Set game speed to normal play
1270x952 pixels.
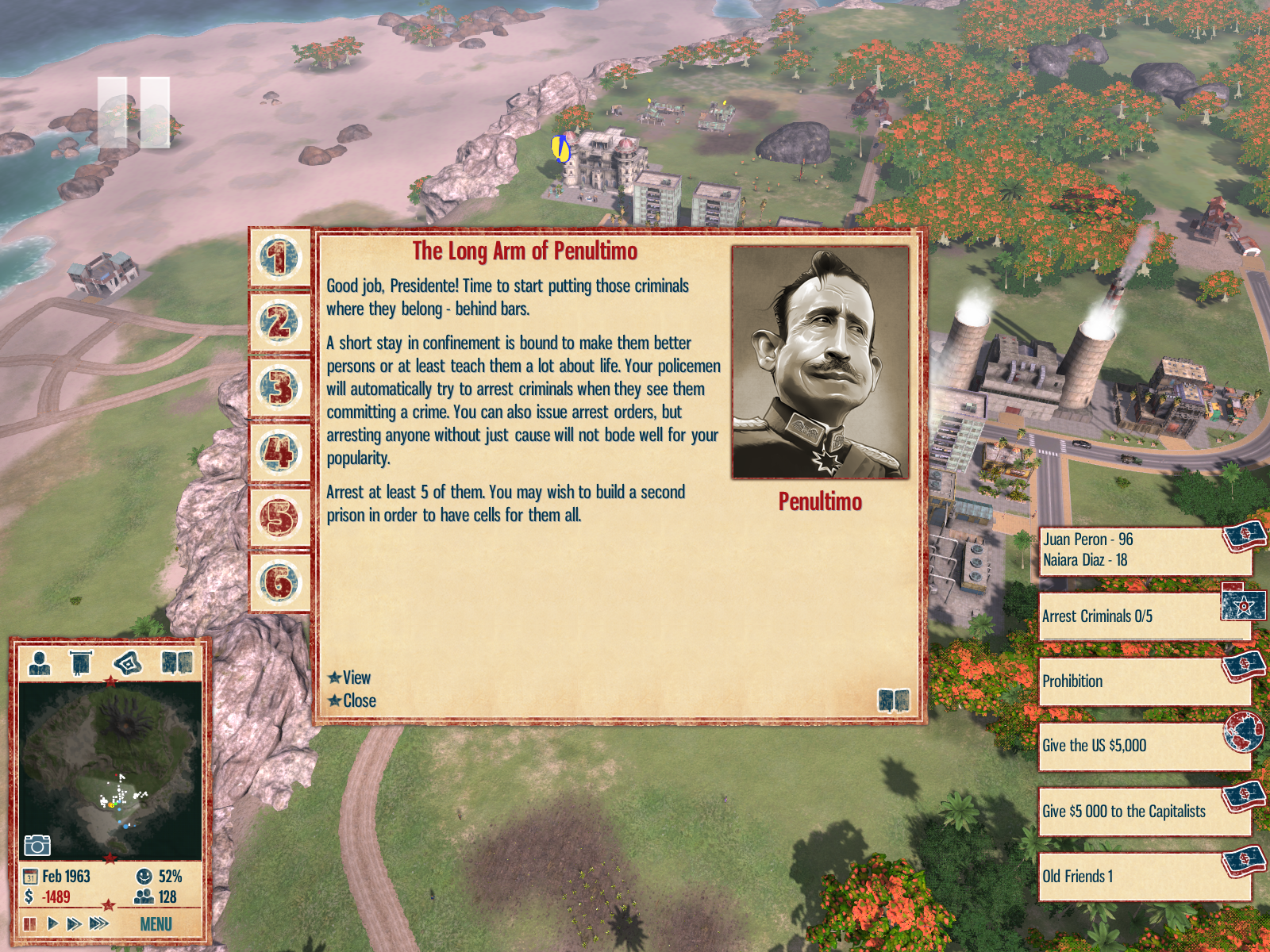pos(52,923)
